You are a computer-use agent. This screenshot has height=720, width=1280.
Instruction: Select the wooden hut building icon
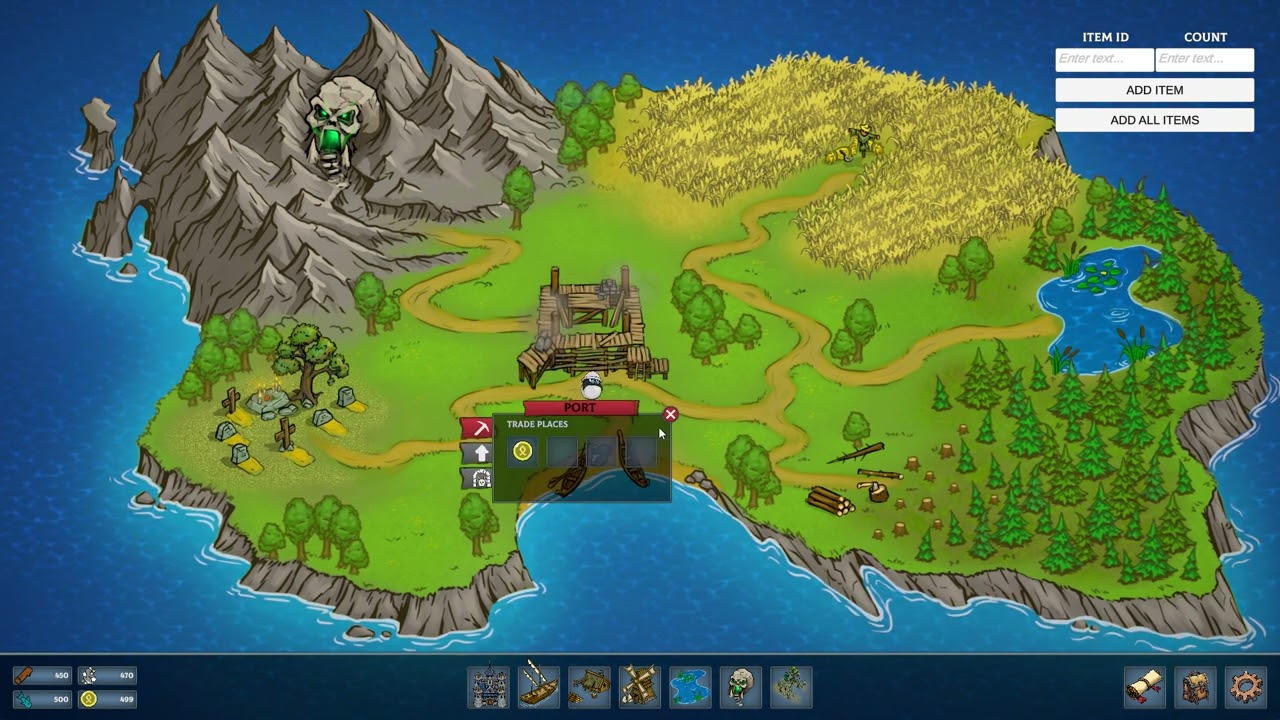click(x=590, y=687)
